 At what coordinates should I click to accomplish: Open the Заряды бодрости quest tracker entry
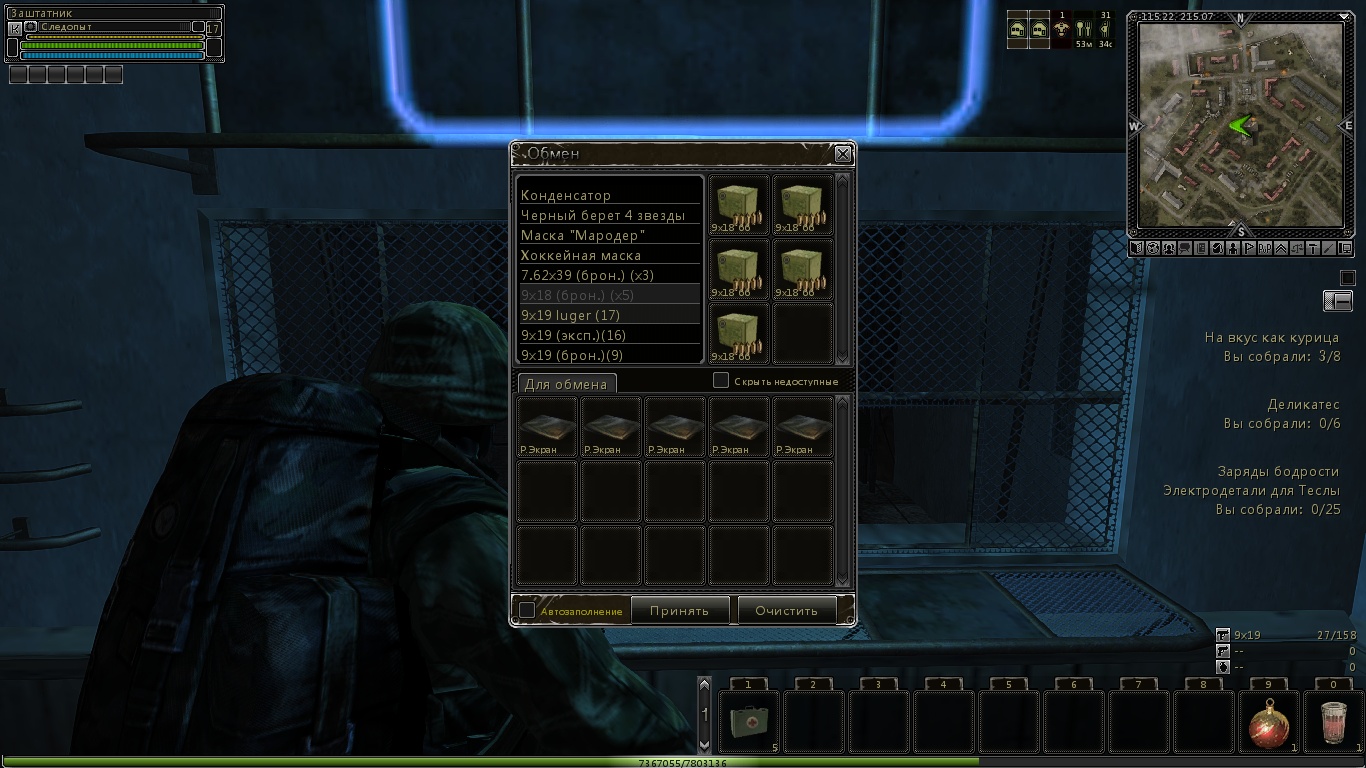click(x=1277, y=472)
